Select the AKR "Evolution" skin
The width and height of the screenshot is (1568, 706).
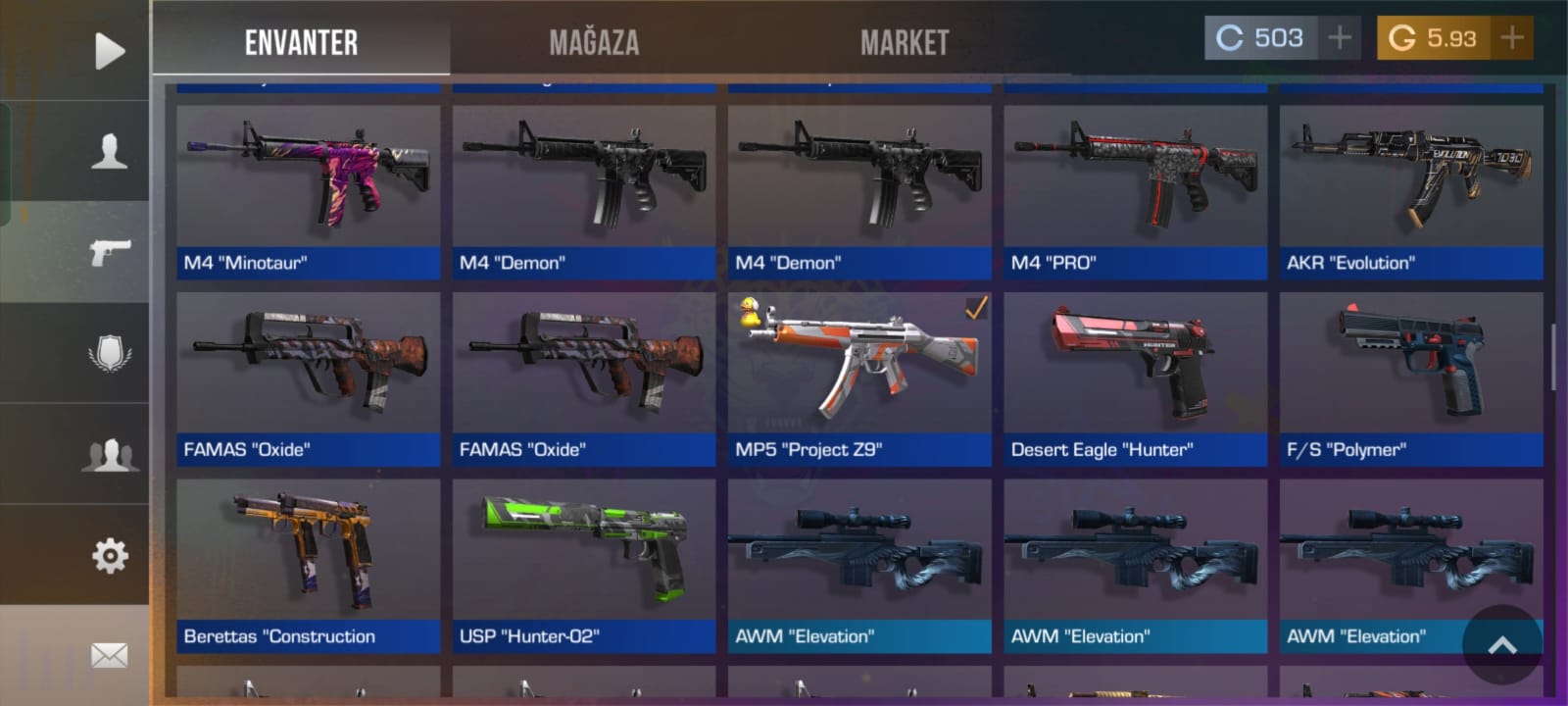1411,191
